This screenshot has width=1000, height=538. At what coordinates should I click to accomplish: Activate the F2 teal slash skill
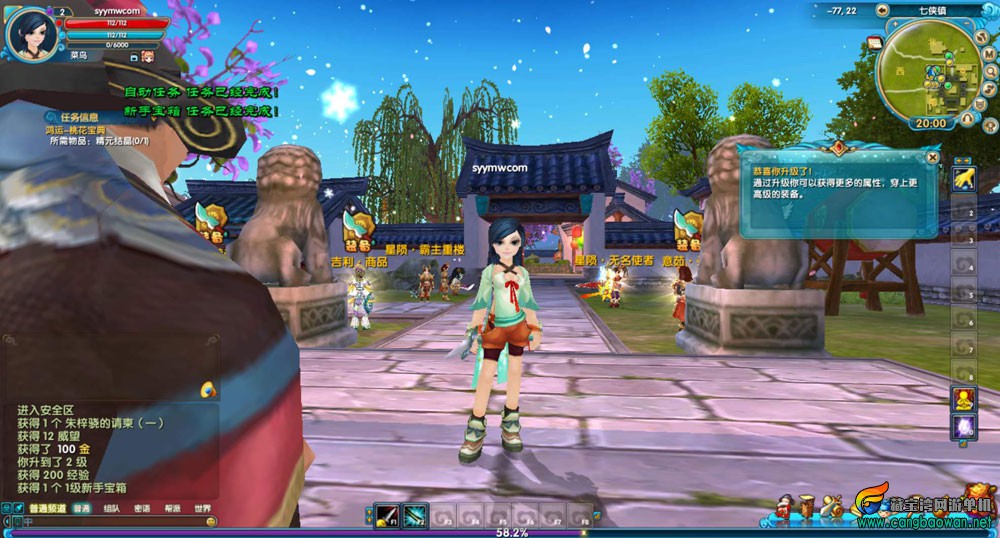pos(415,515)
